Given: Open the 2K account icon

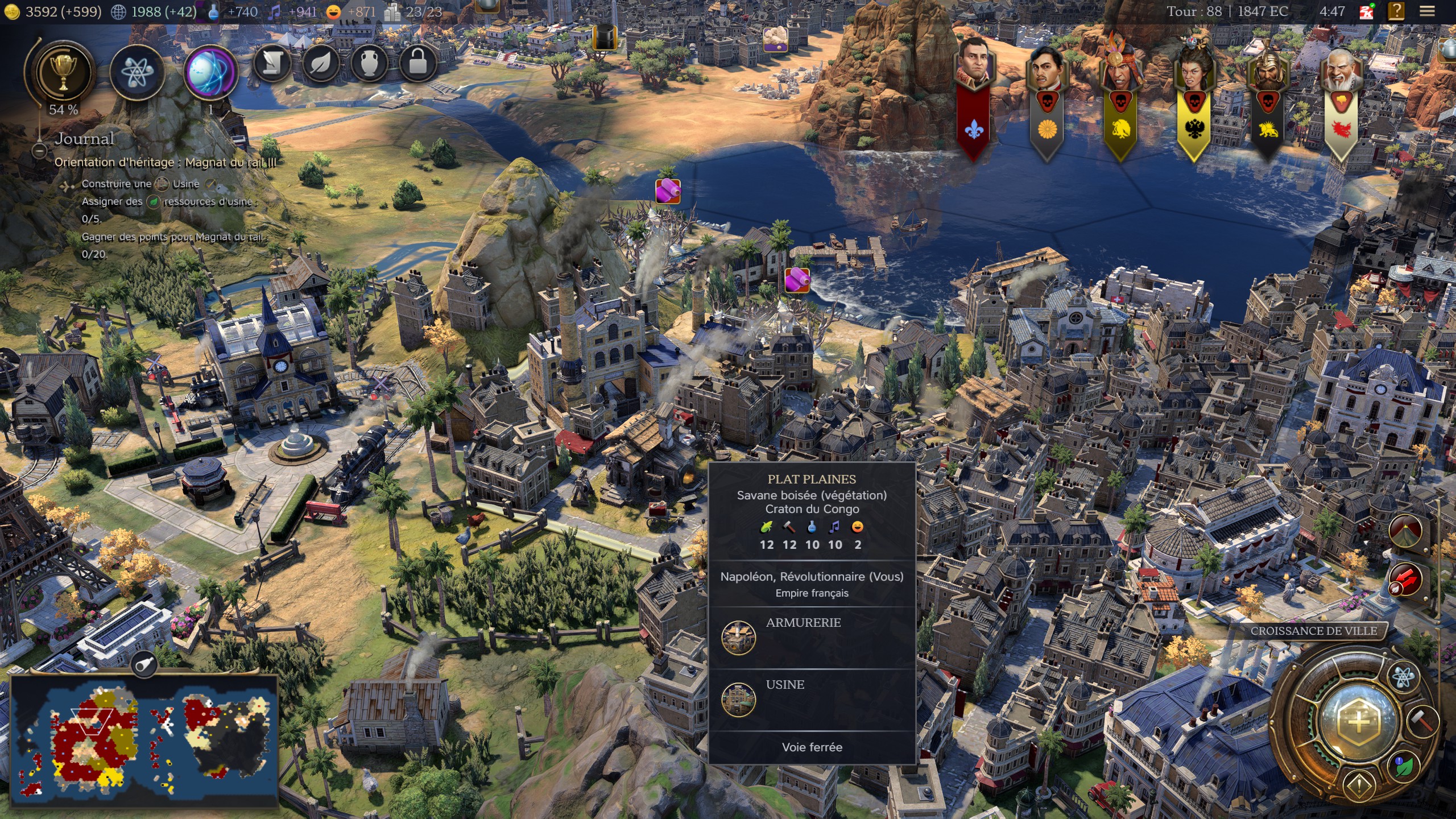Looking at the screenshot, I should pos(1366,11).
